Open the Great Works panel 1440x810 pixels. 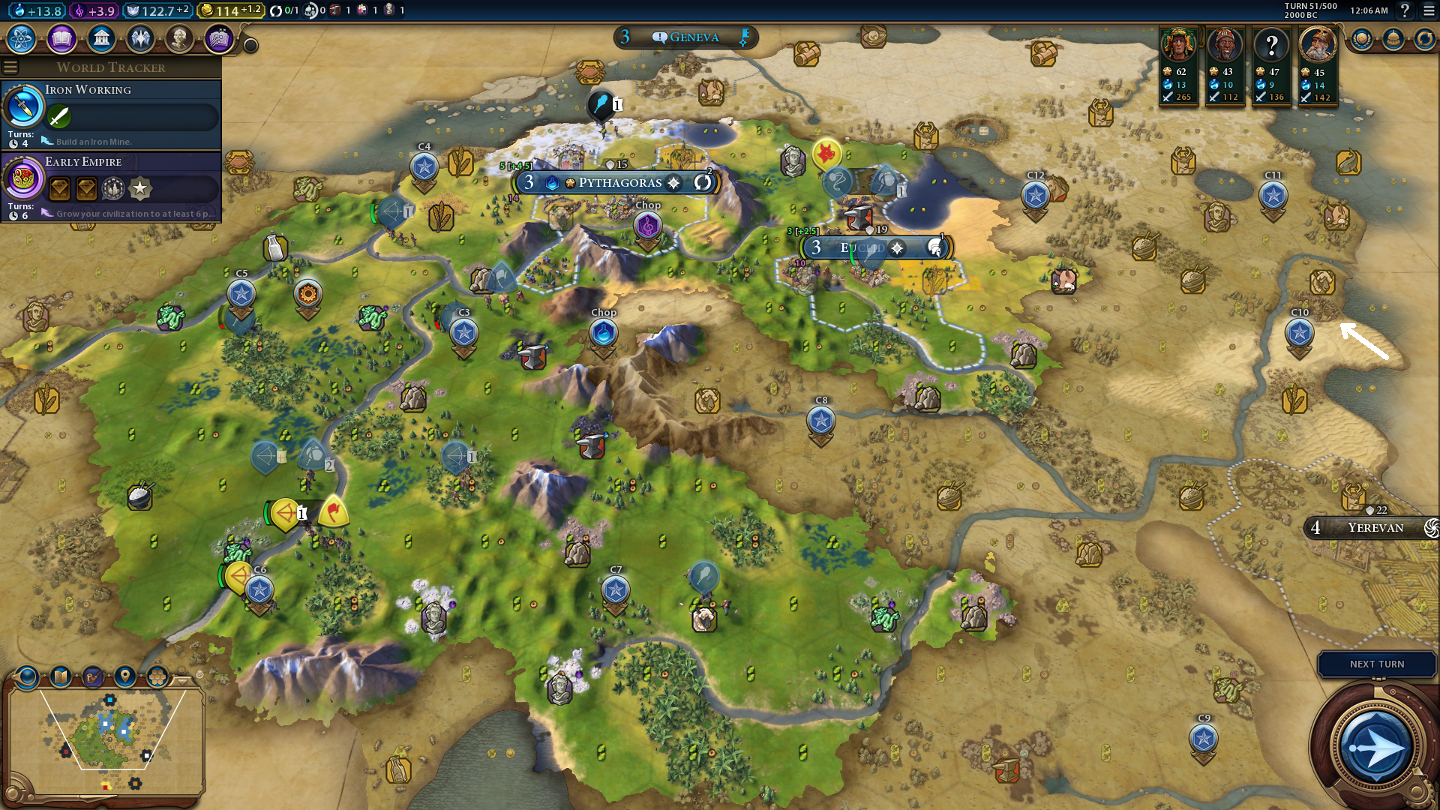pos(219,39)
